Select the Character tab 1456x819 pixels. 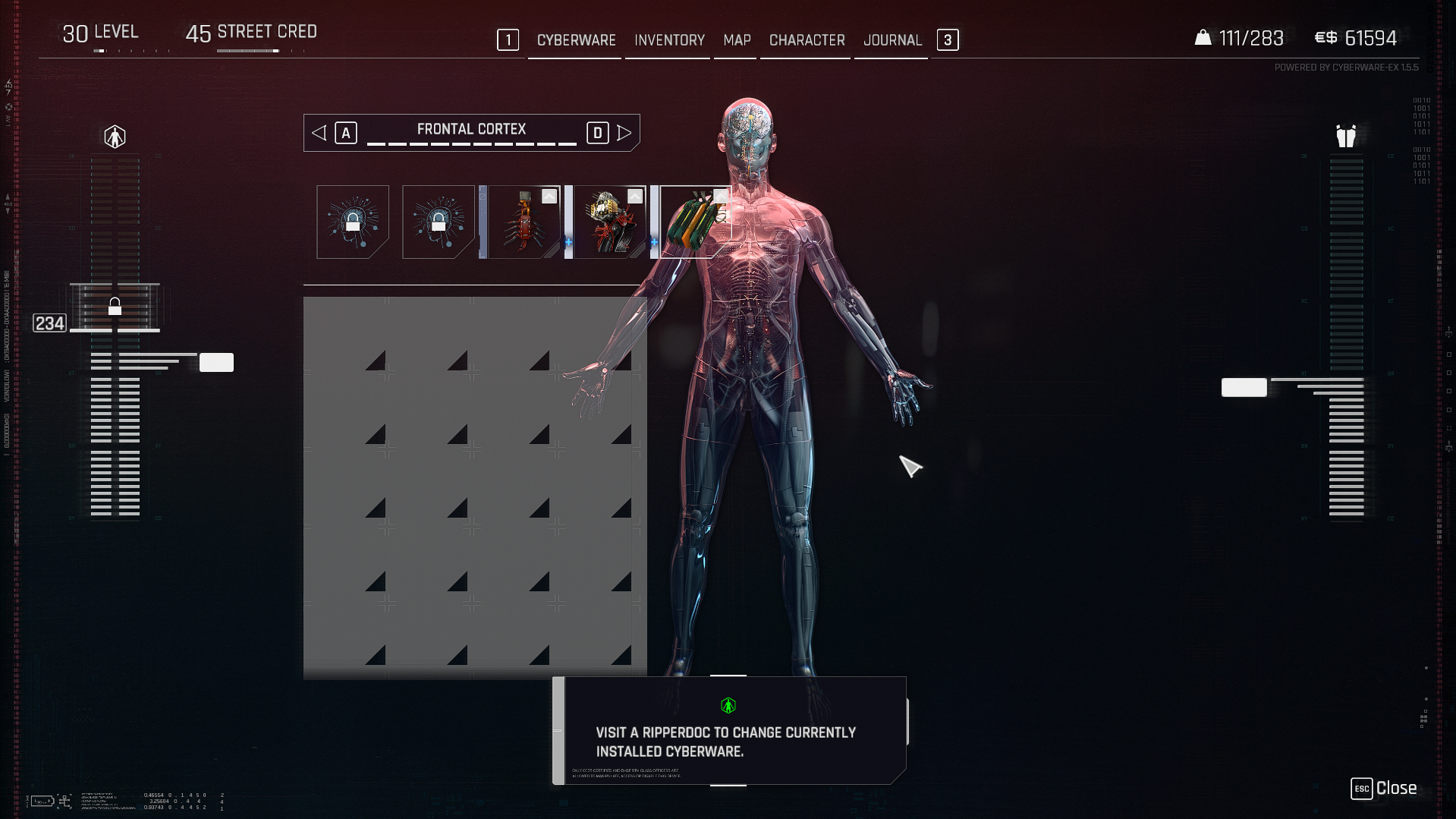pos(807,40)
